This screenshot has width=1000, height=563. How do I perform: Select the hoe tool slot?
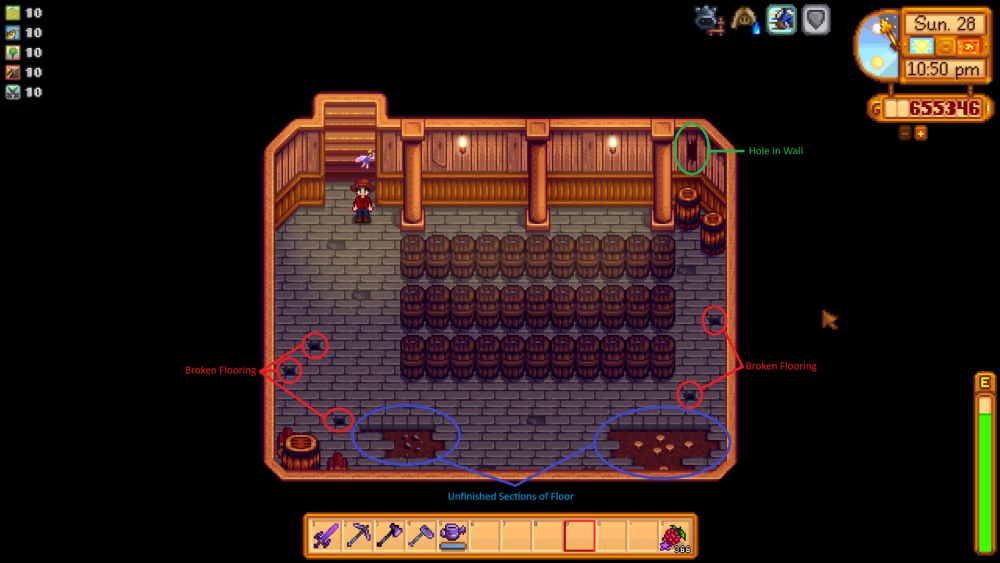[421, 536]
